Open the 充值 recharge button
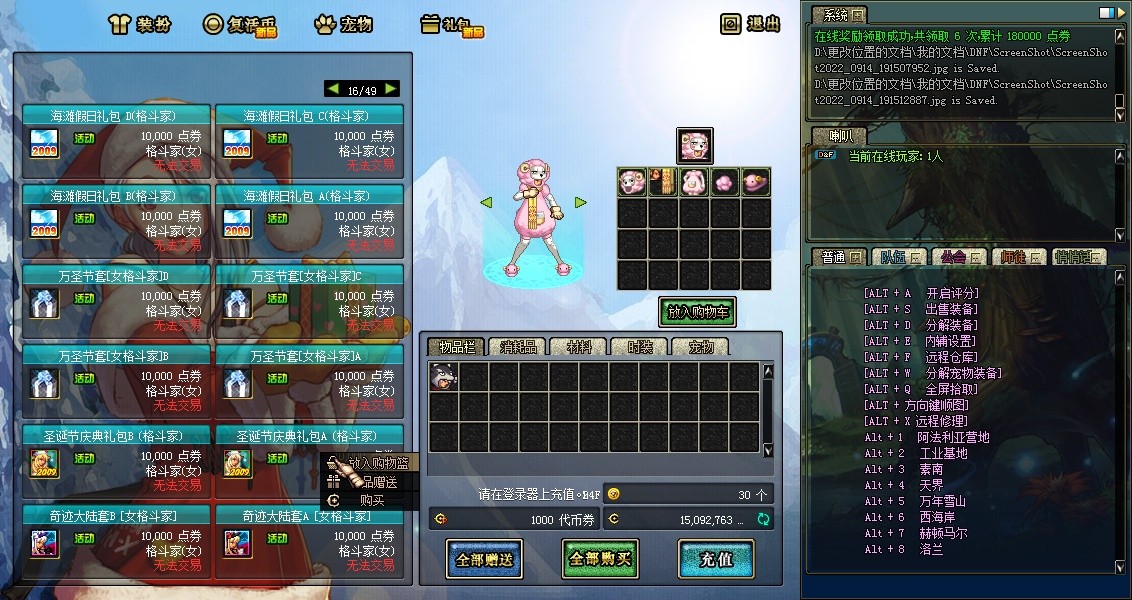The image size is (1132, 600). pos(716,559)
